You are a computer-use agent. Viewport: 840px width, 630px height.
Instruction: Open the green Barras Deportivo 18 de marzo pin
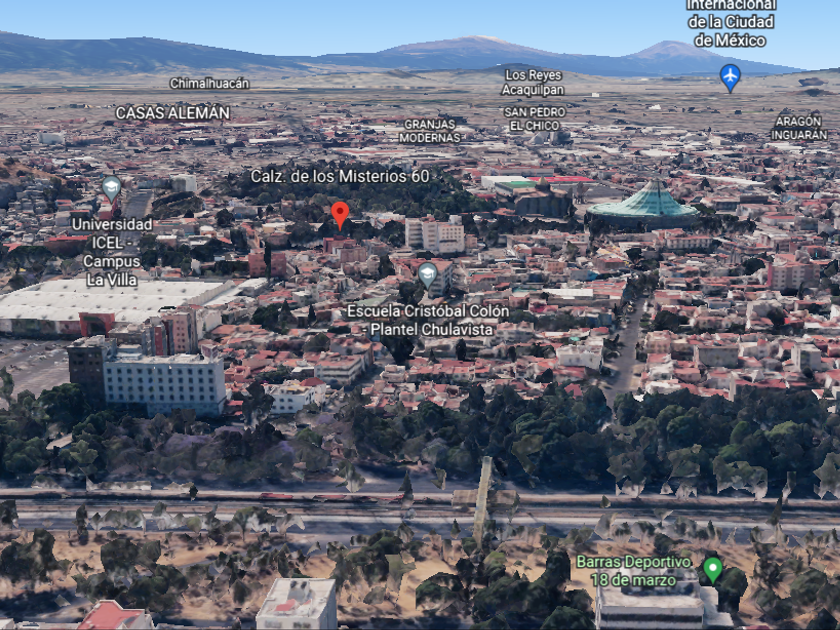712,569
